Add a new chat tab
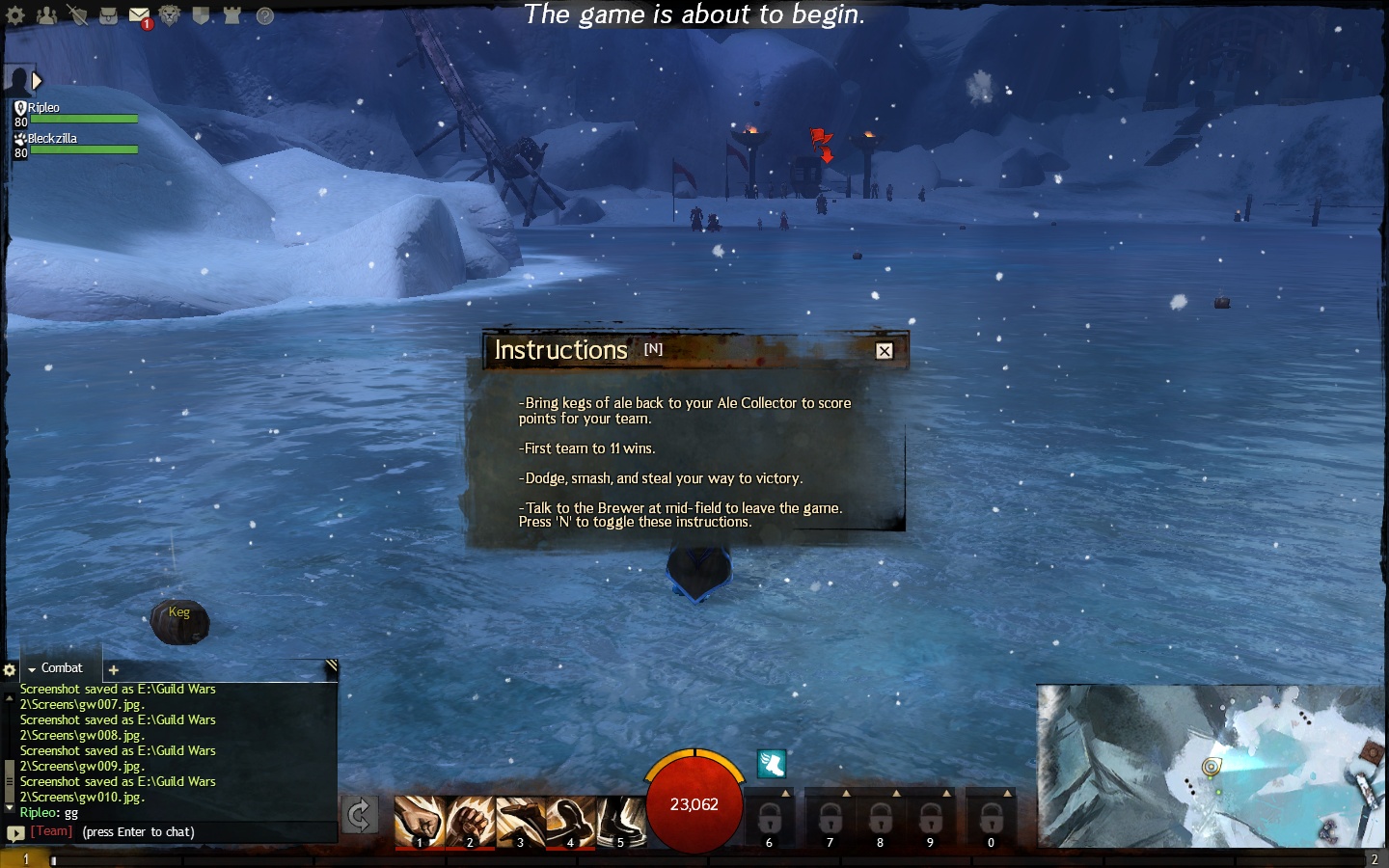 pos(113,669)
